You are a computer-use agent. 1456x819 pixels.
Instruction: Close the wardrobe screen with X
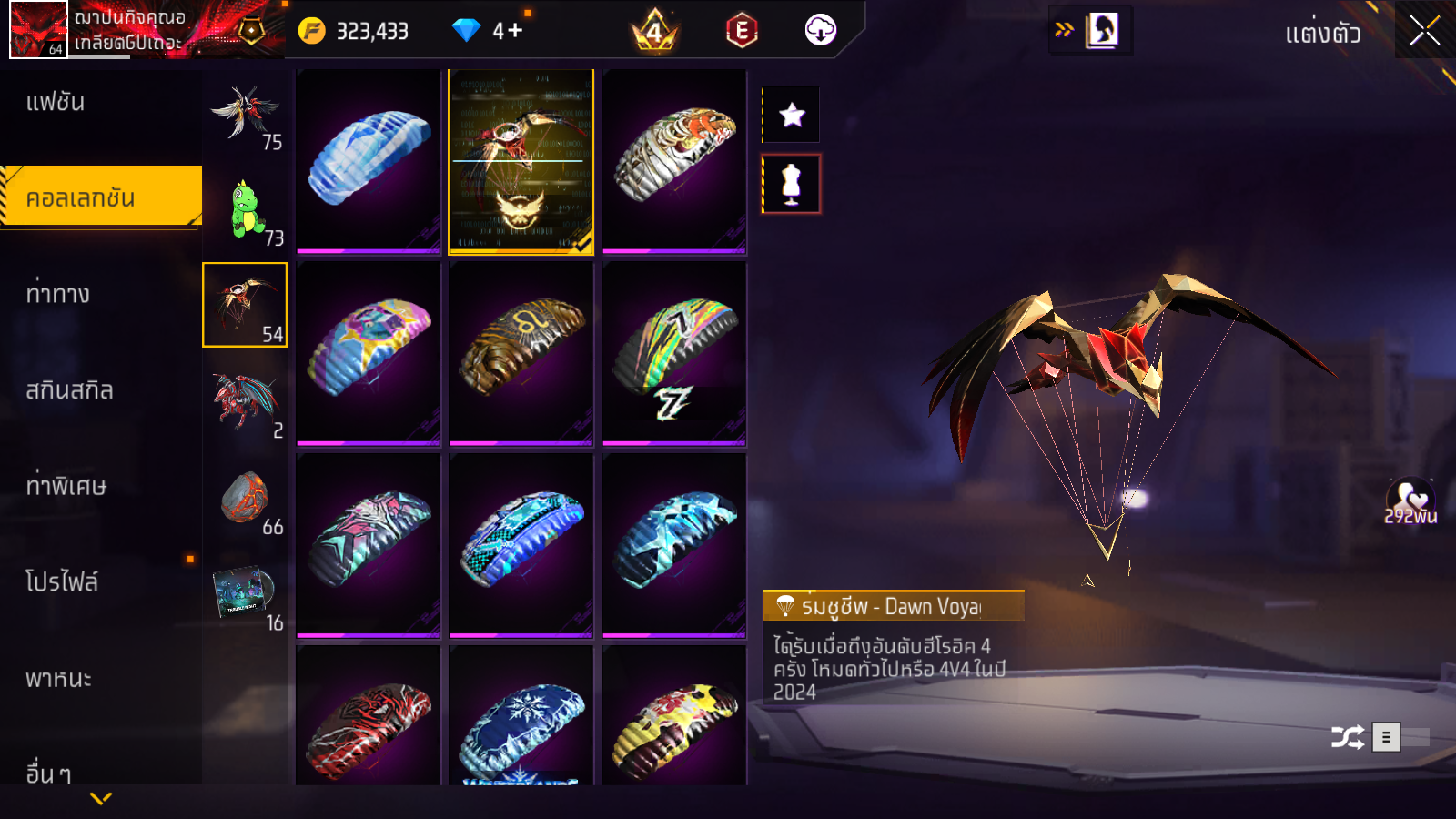point(1424,31)
